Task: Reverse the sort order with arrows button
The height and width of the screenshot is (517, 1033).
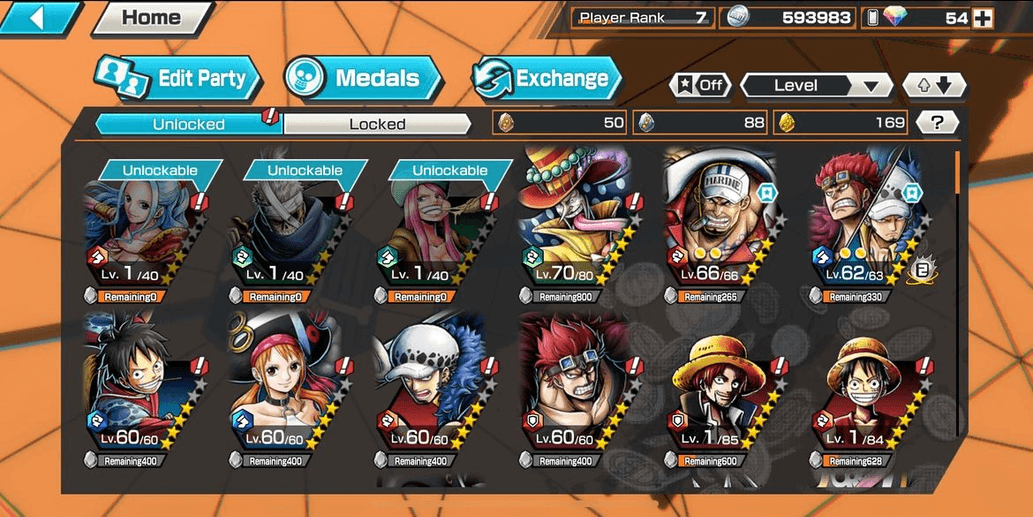Action: [x=934, y=85]
